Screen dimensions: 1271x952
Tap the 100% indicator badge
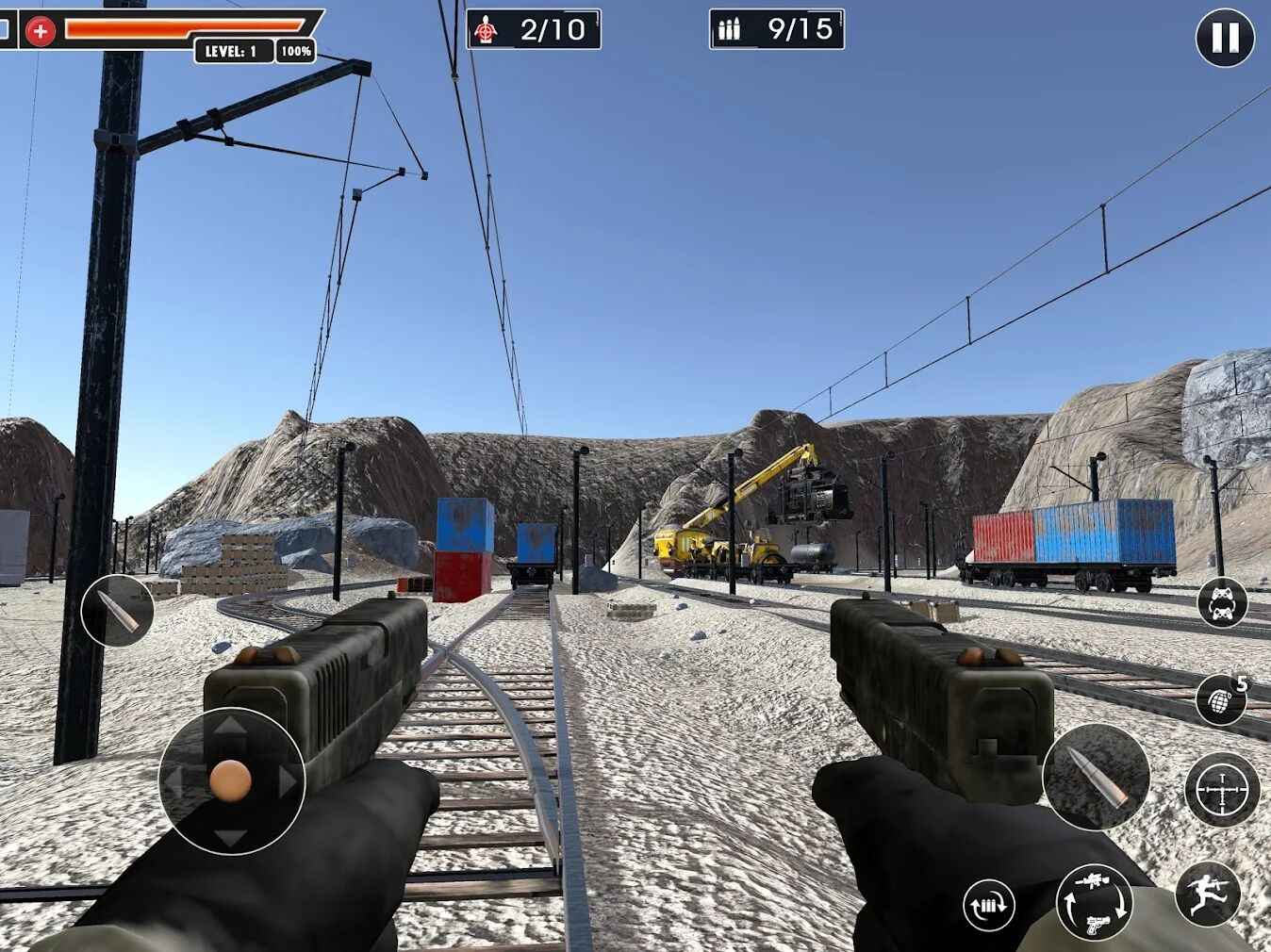[x=292, y=52]
